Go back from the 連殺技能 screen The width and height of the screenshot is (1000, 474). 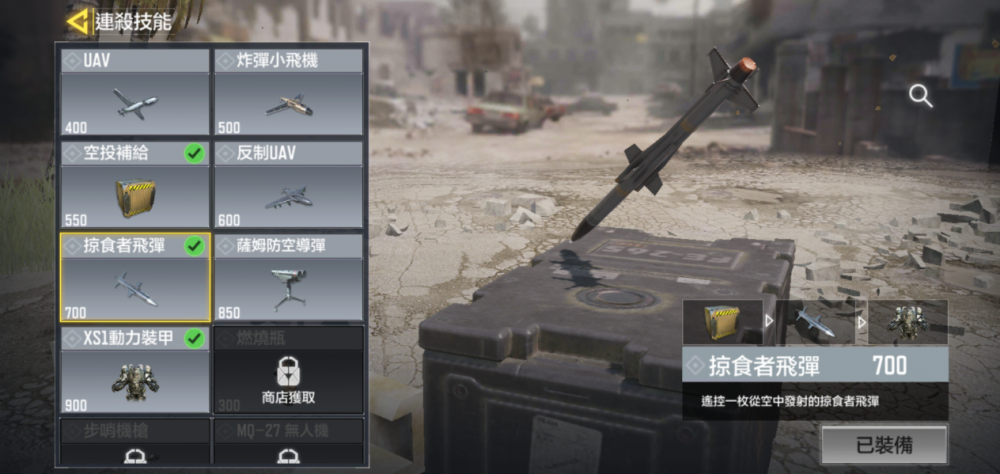point(77,20)
